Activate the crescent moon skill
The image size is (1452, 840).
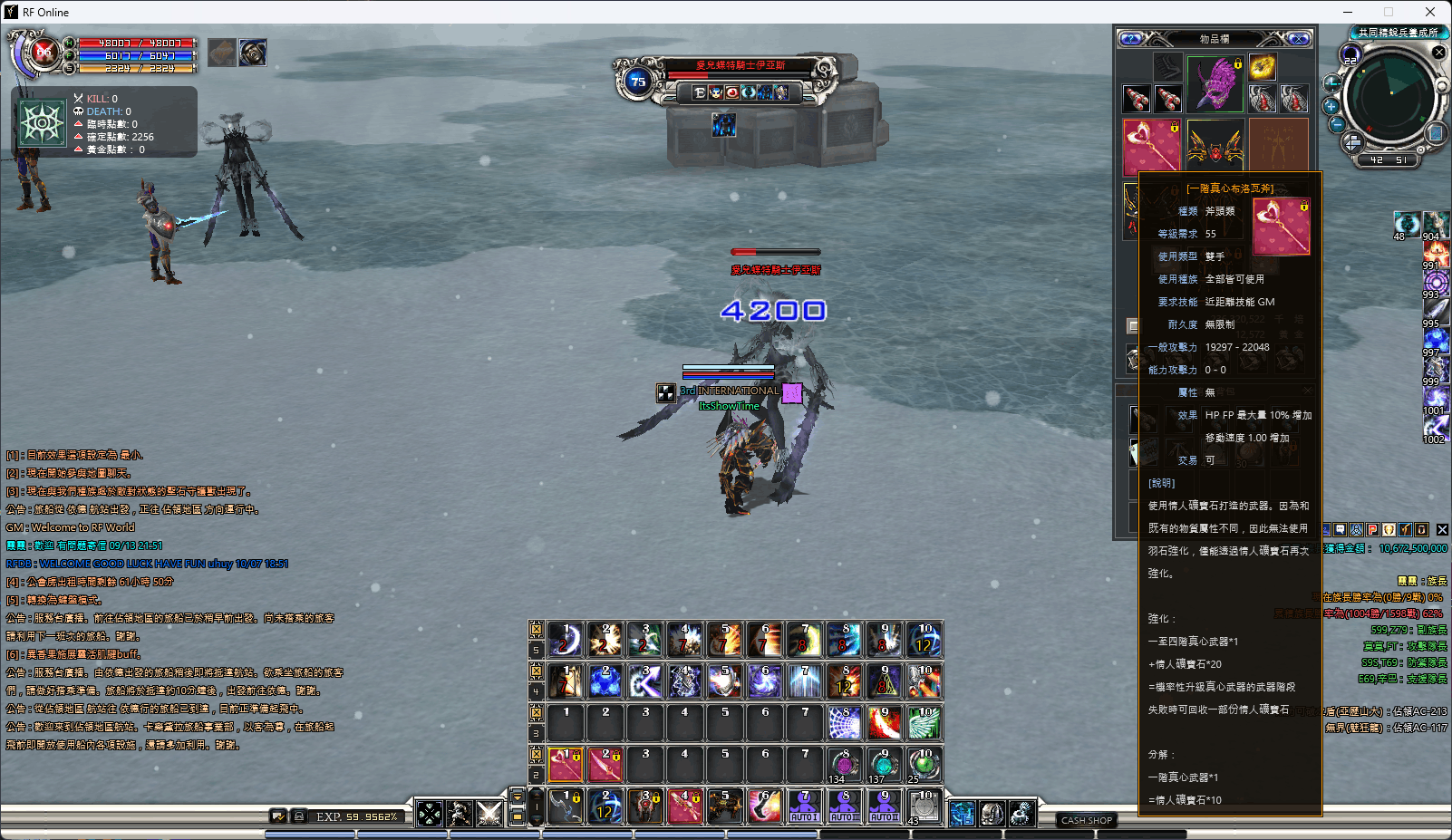[x=566, y=640]
